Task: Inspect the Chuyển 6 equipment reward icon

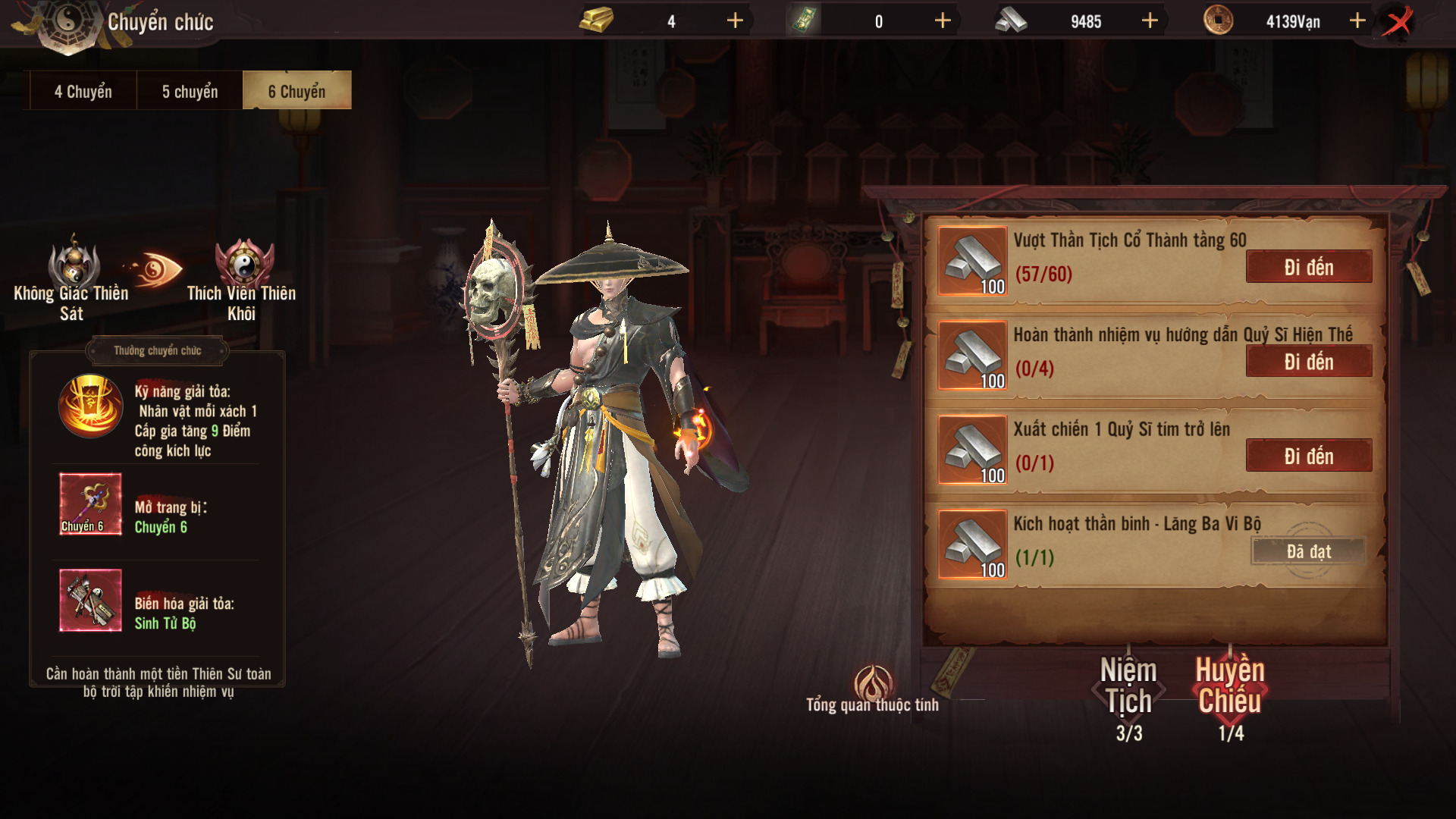Action: pos(90,504)
